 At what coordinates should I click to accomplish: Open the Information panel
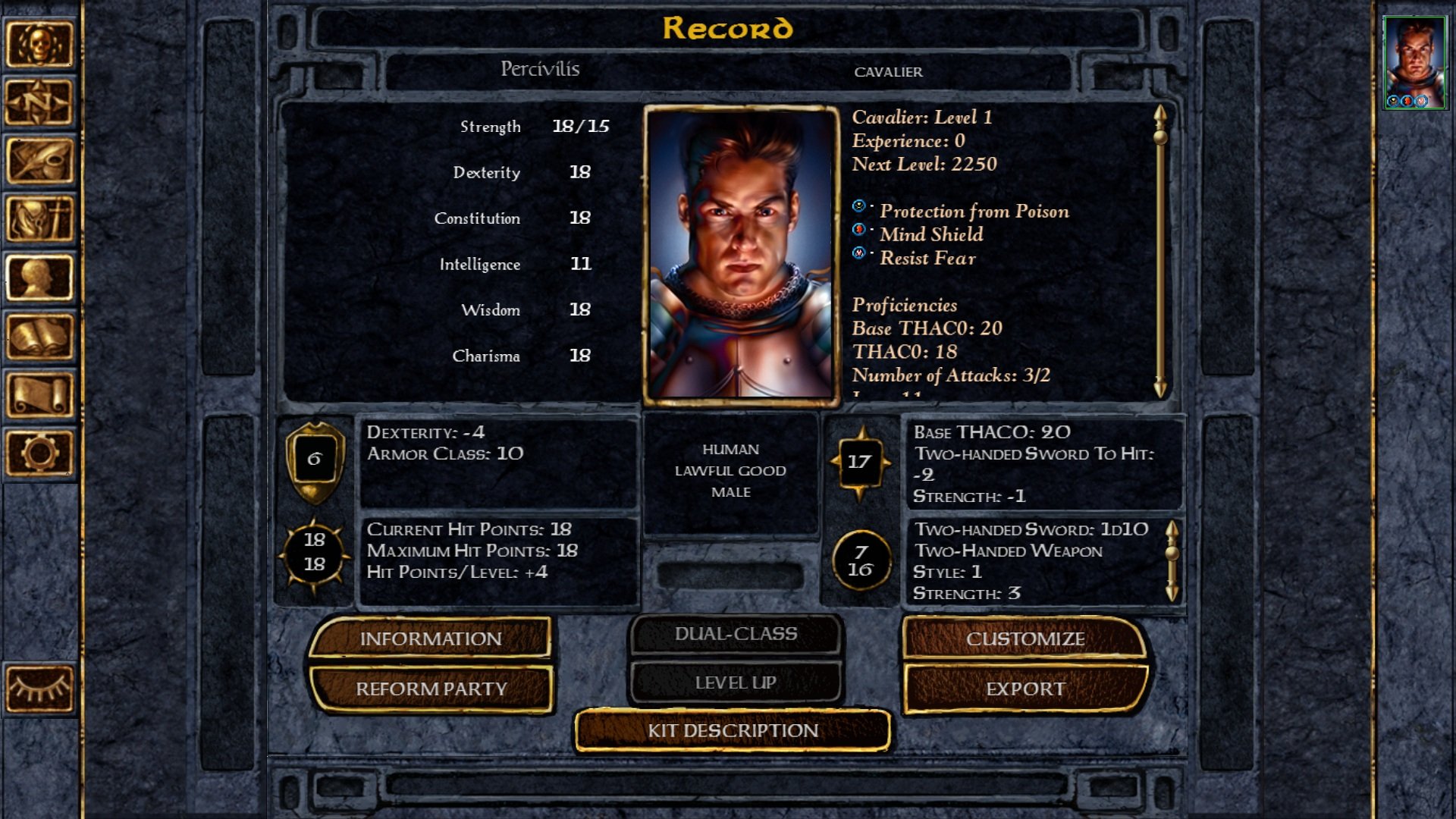click(x=430, y=639)
